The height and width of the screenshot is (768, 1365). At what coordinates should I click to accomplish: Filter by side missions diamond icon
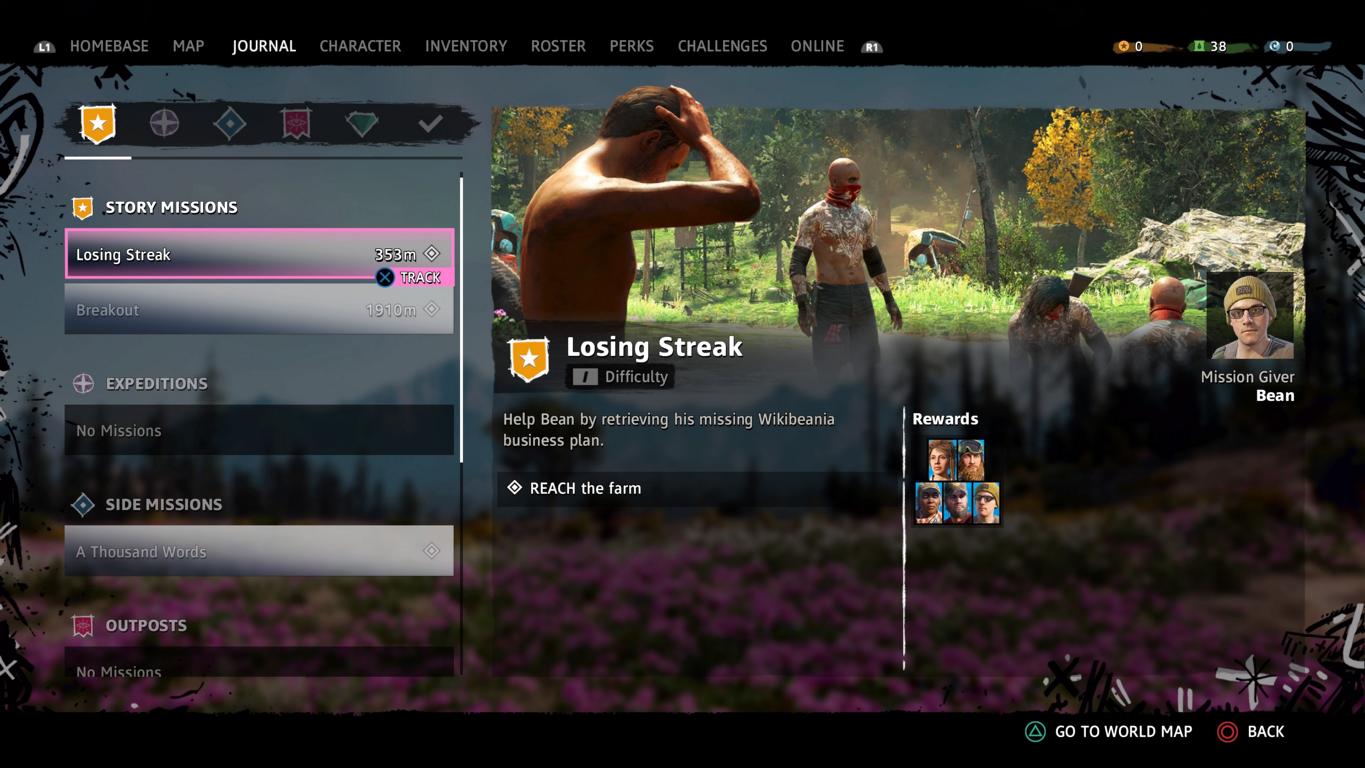(230, 124)
